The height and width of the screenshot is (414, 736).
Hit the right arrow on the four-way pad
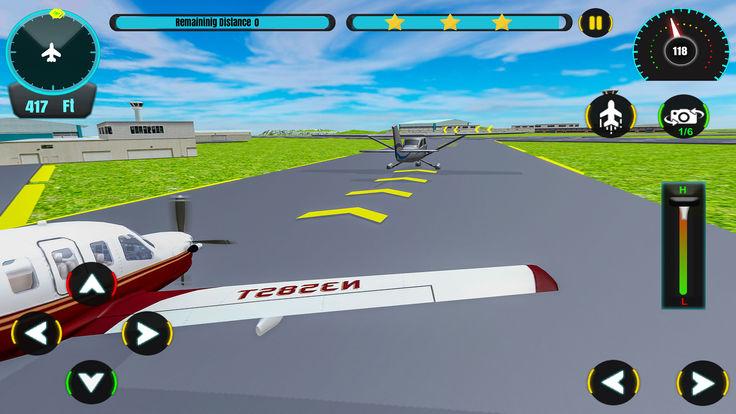click(x=146, y=333)
